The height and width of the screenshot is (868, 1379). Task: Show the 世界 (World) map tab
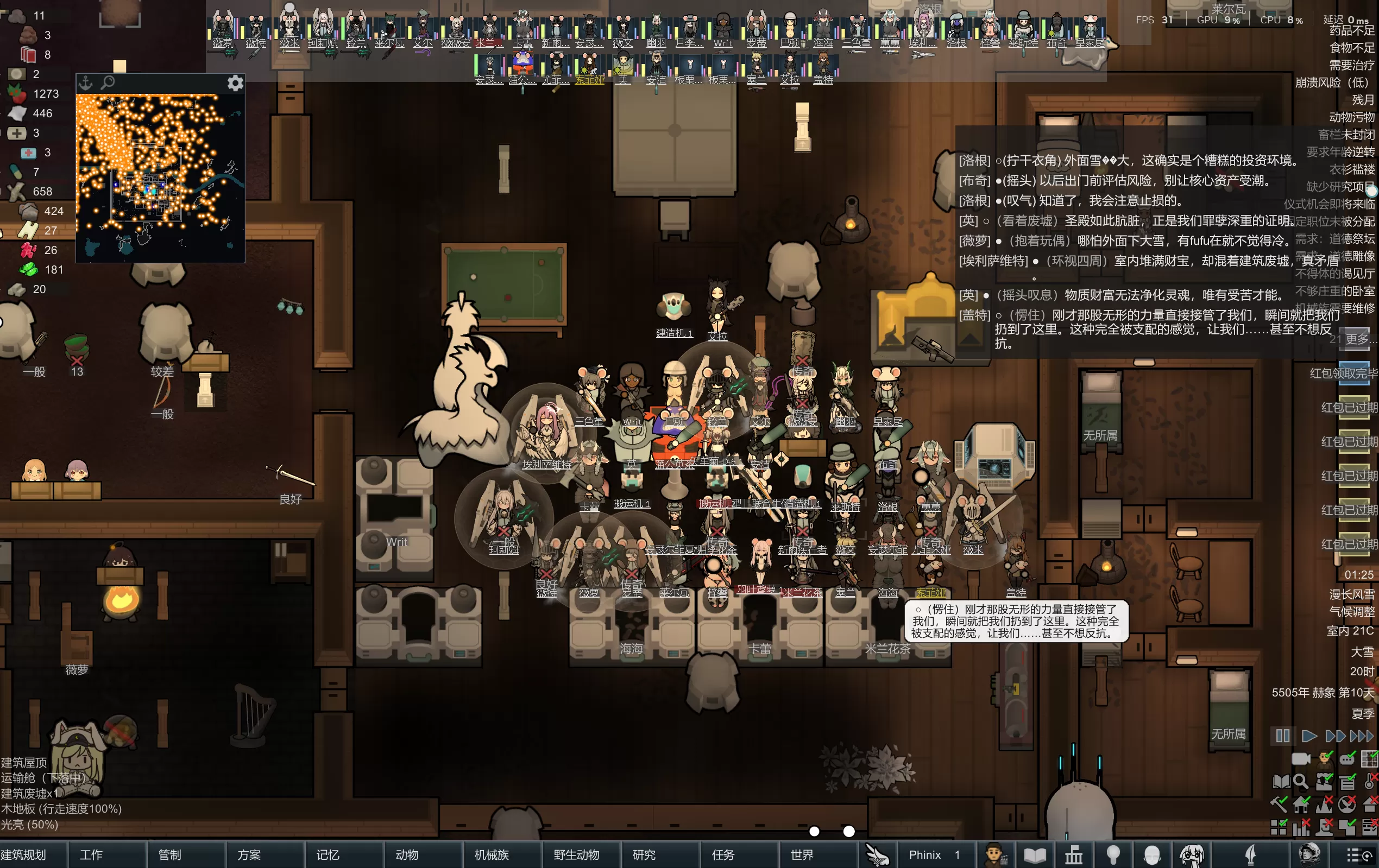pyautogui.click(x=802, y=855)
